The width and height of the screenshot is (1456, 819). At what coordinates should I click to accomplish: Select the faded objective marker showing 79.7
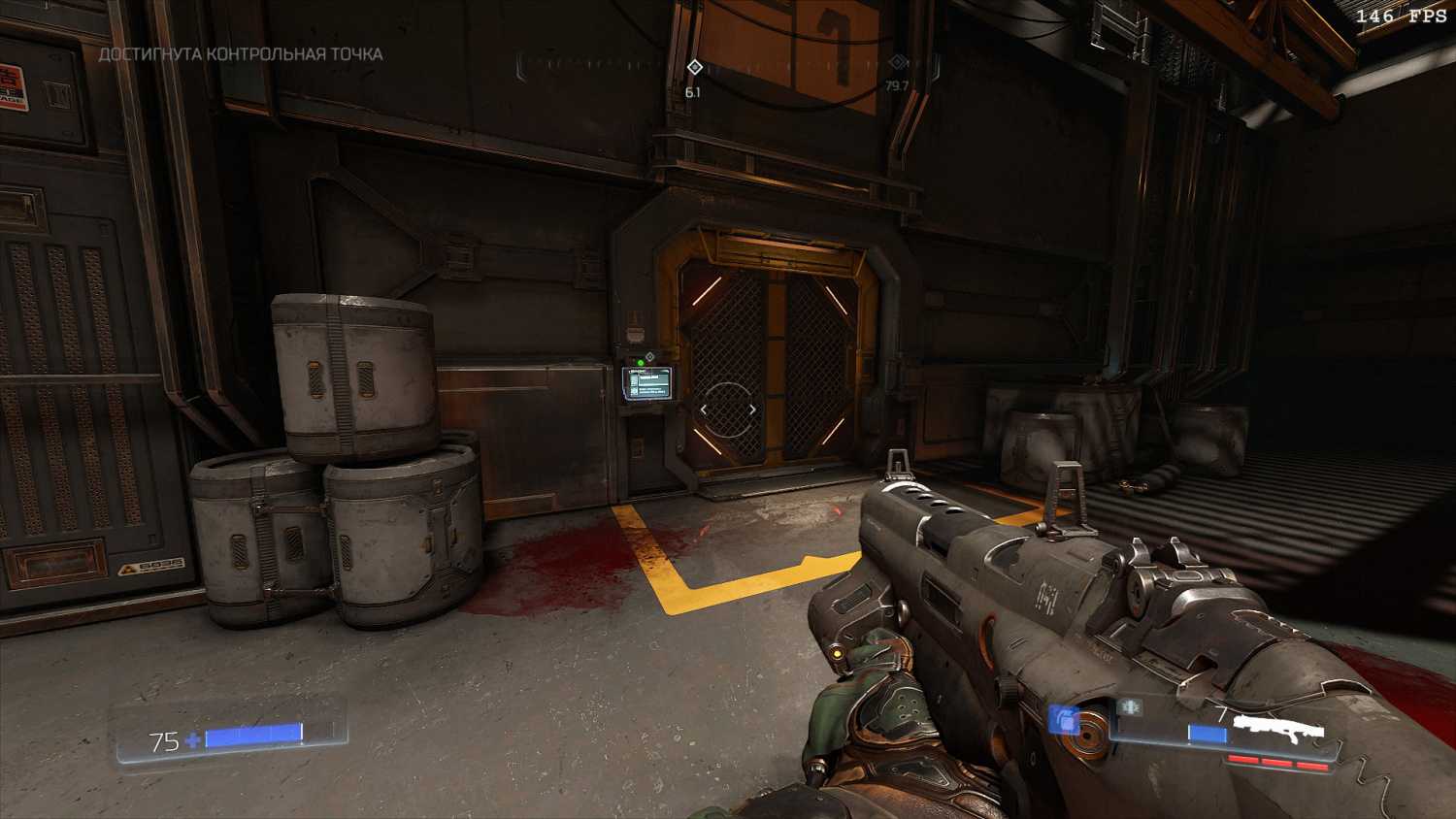pyautogui.click(x=898, y=64)
